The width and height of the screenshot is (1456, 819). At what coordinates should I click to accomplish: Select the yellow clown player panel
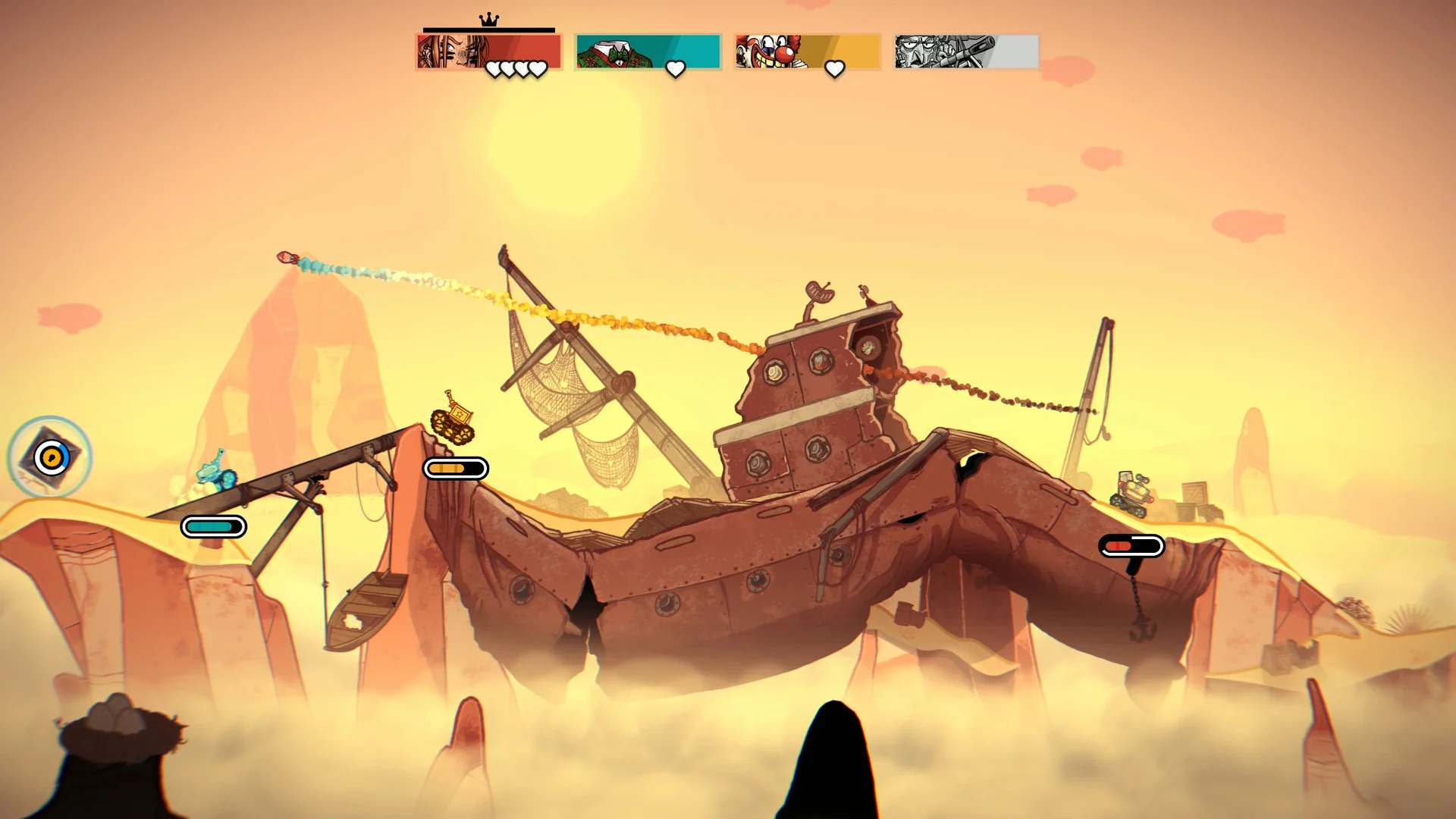807,52
